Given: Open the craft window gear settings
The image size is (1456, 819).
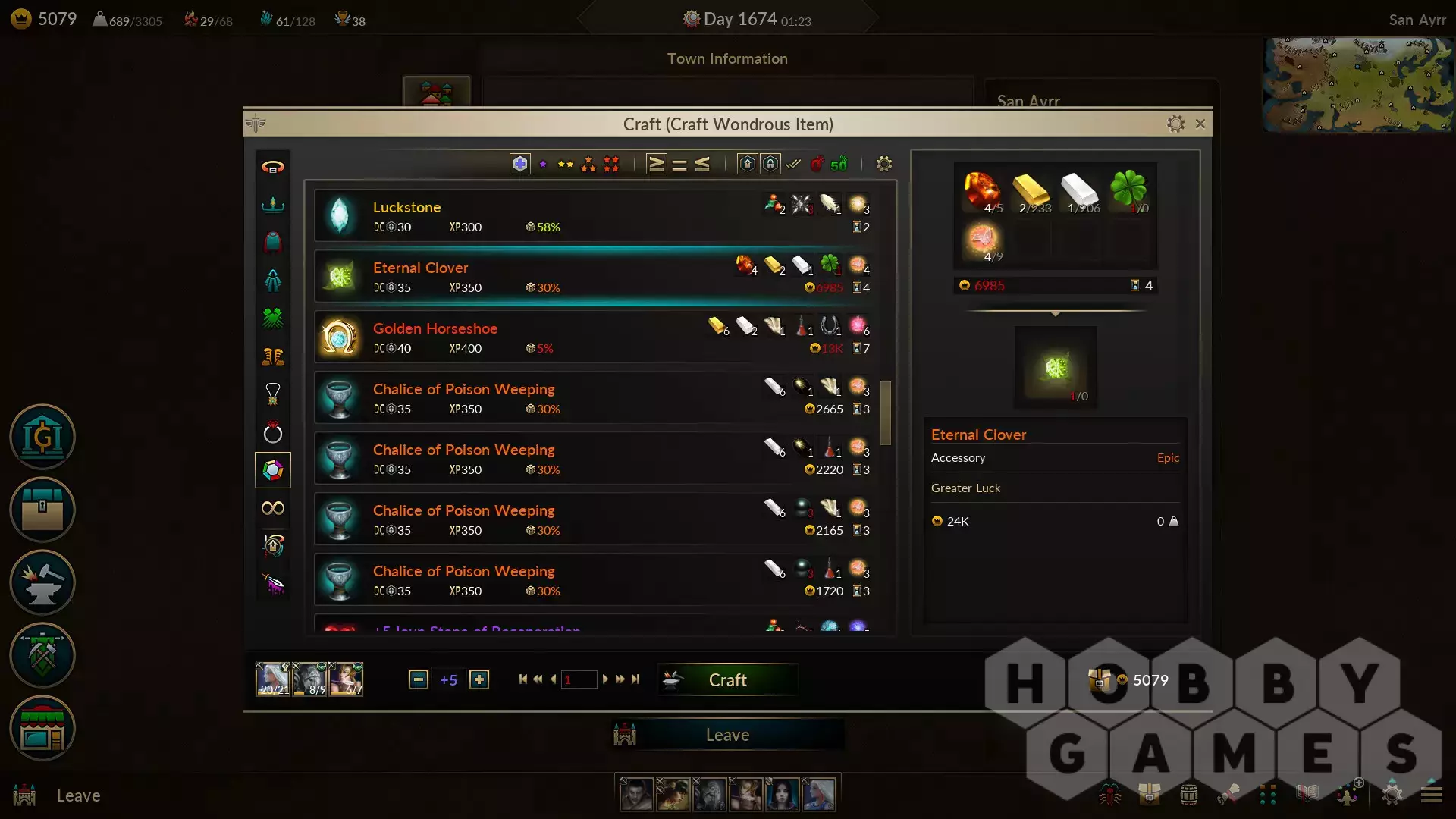Looking at the screenshot, I should tap(1175, 124).
